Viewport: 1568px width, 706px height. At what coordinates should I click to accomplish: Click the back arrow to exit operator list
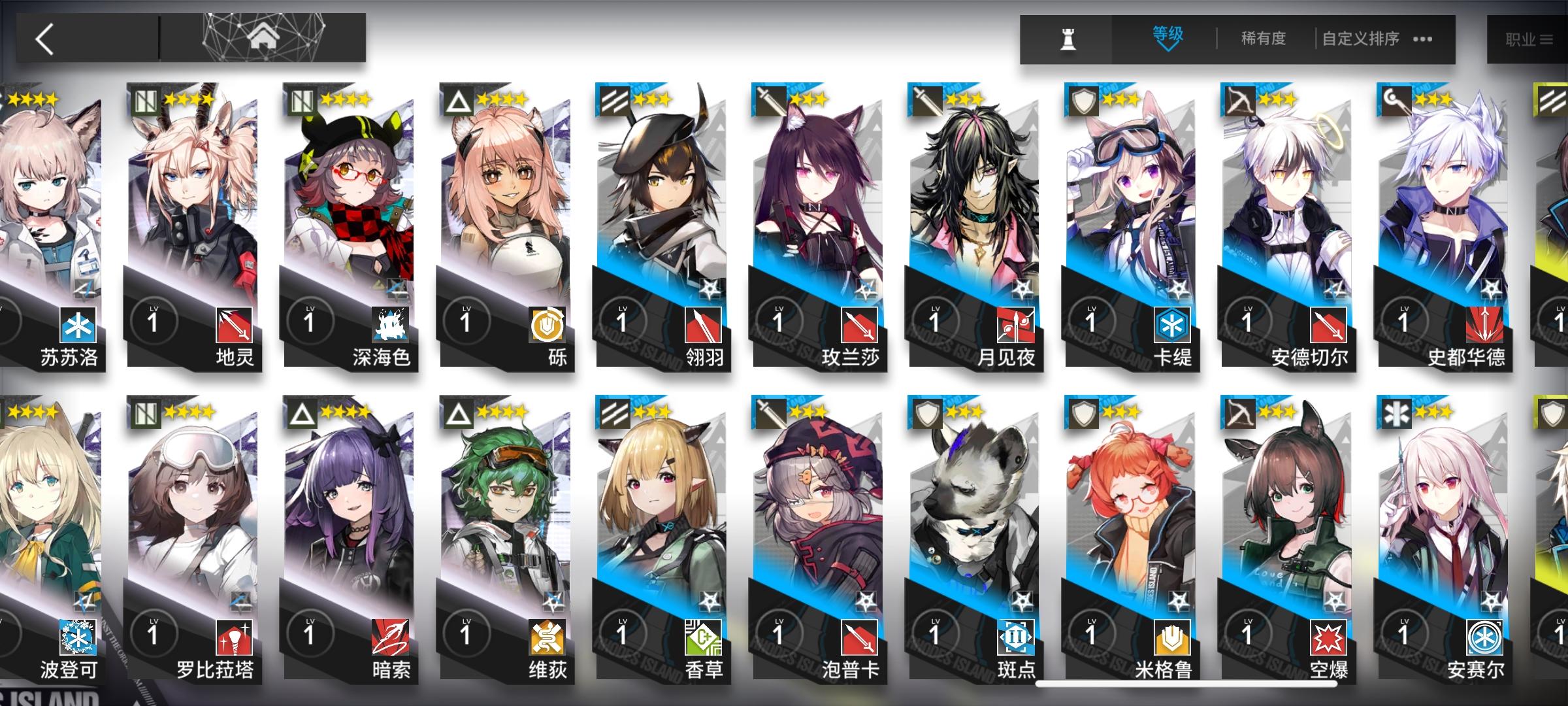tap(44, 39)
